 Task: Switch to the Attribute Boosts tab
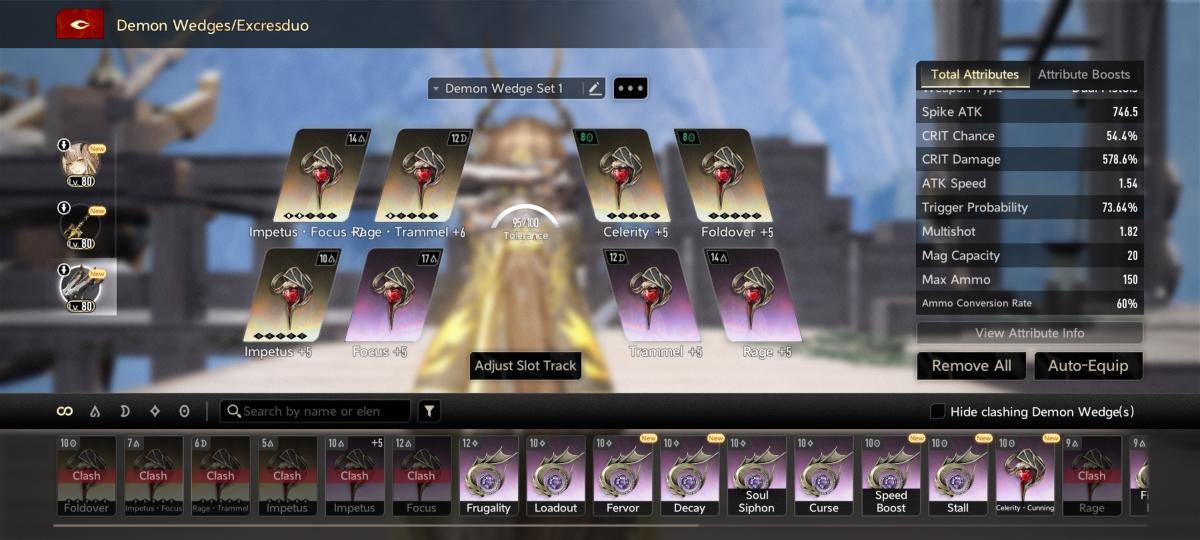pyautogui.click(x=1083, y=75)
